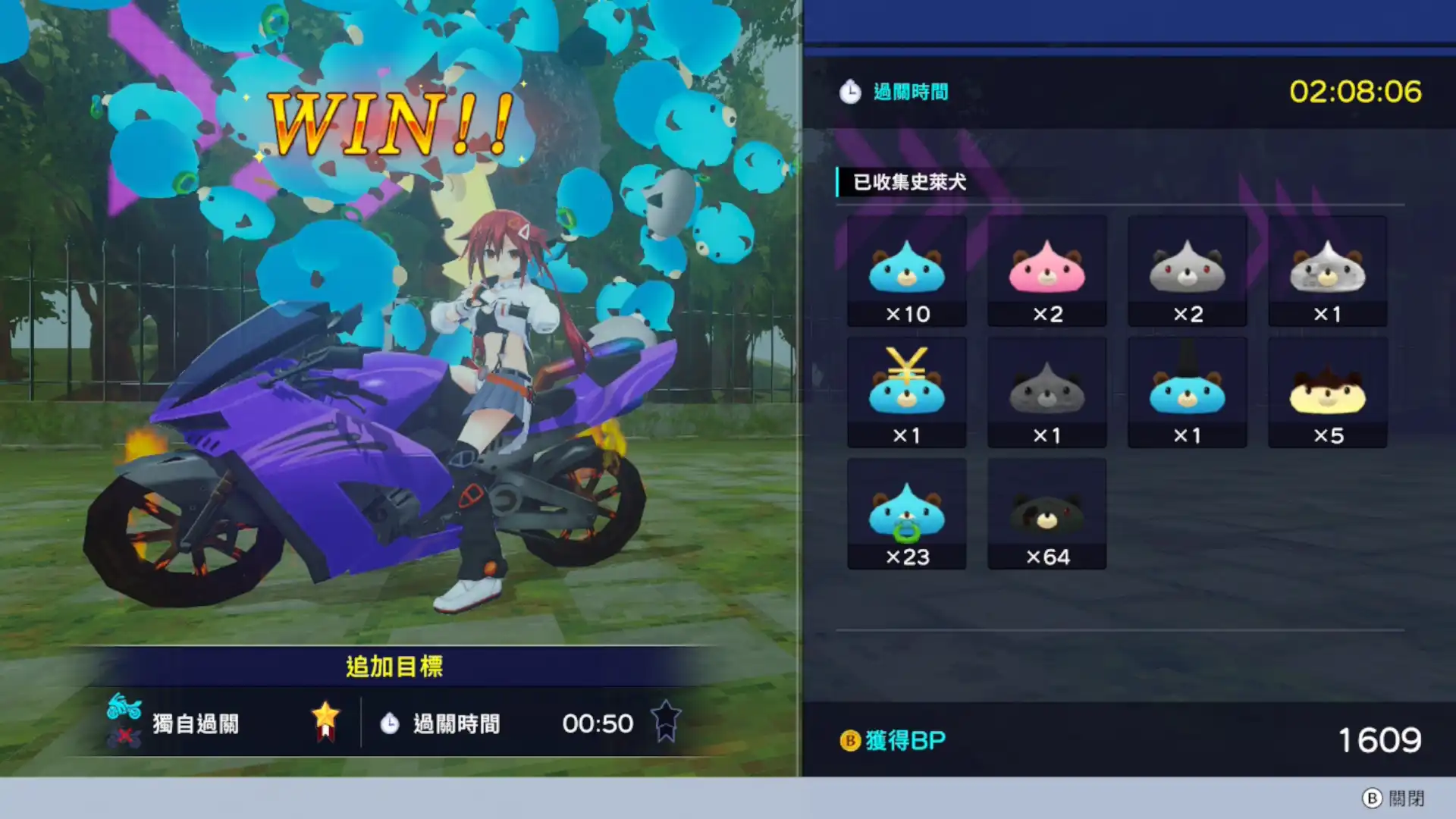Click the black slime dog ×64 icon
This screenshot has height=819, width=1456.
click(1047, 512)
